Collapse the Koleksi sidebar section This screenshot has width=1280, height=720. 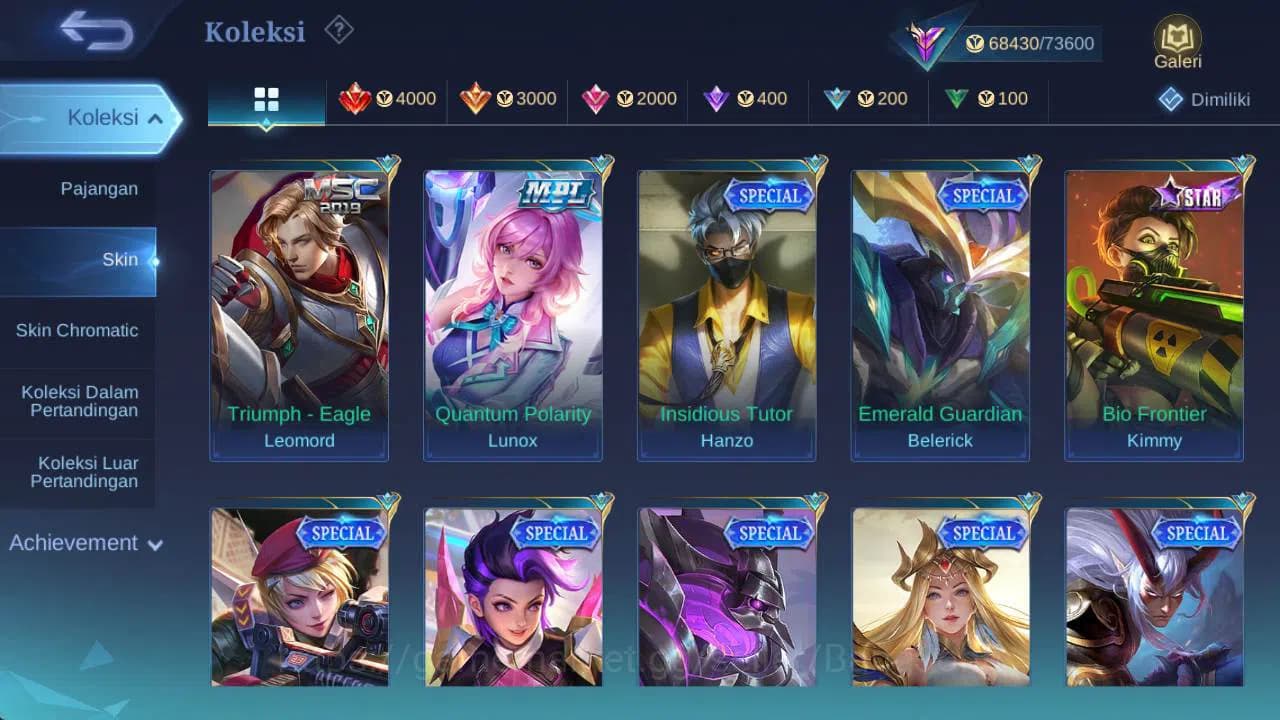pos(89,117)
